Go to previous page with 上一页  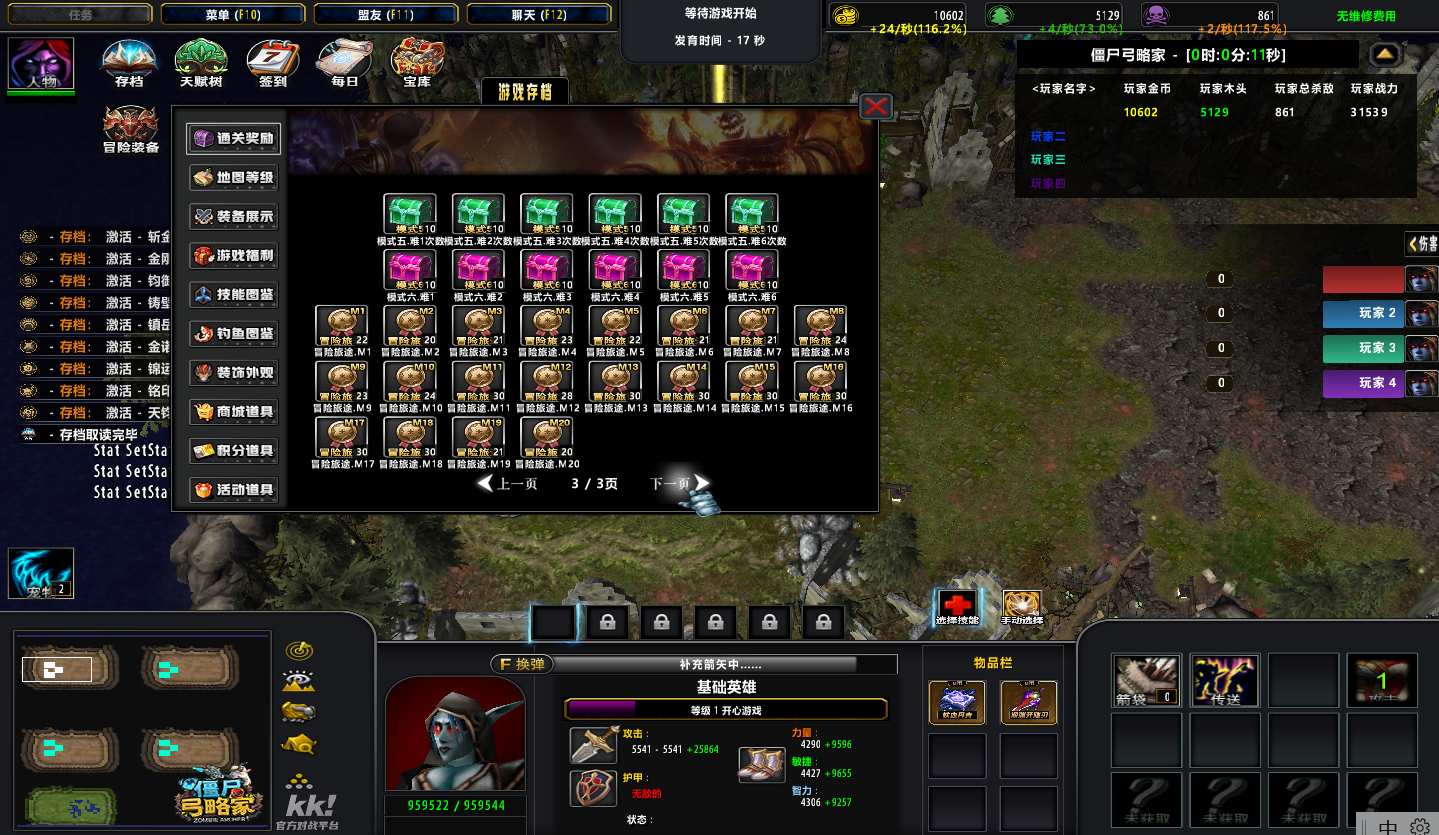508,484
